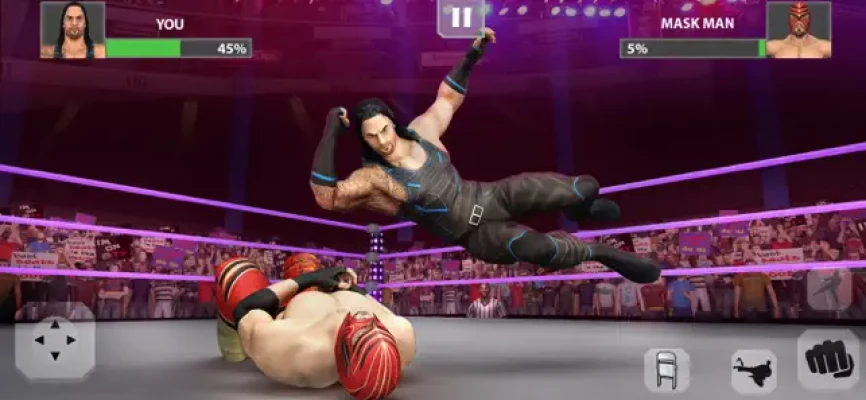The image size is (866, 400).
Task: Perform a flying kick attack
Action: pyautogui.click(x=753, y=371)
